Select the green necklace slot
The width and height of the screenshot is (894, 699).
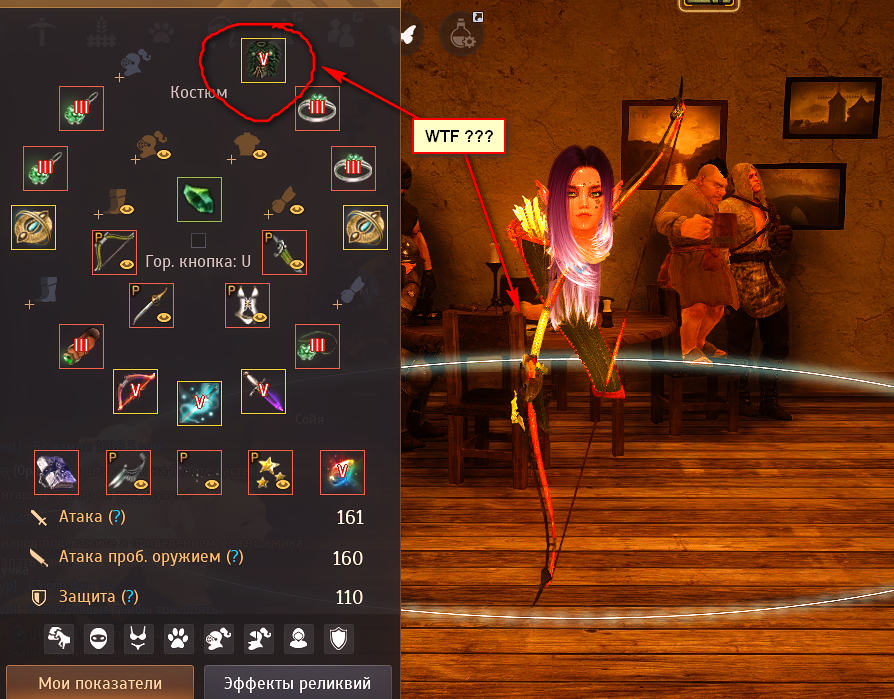pyautogui.click(x=318, y=346)
